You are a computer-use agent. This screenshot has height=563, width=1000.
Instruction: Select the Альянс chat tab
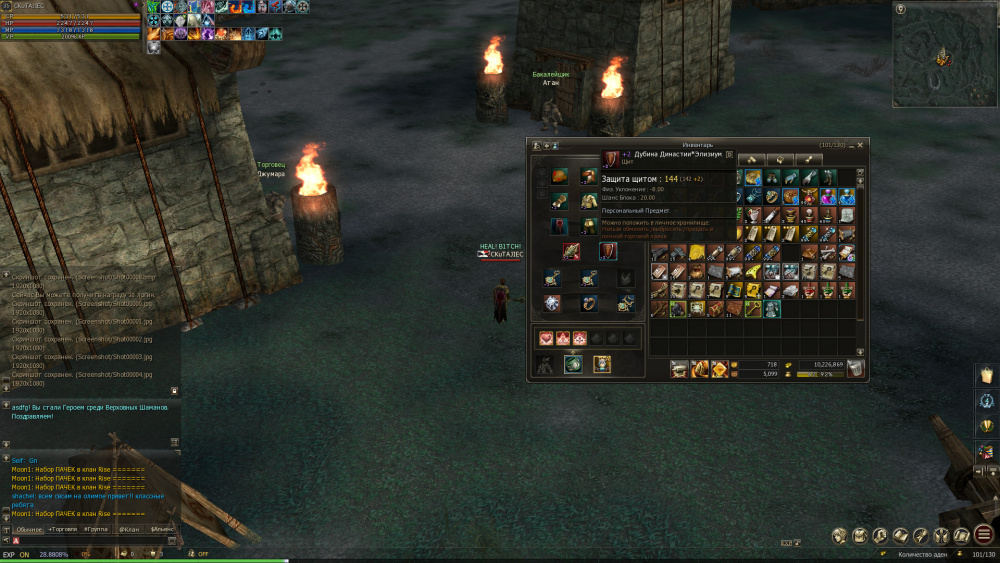[161, 528]
